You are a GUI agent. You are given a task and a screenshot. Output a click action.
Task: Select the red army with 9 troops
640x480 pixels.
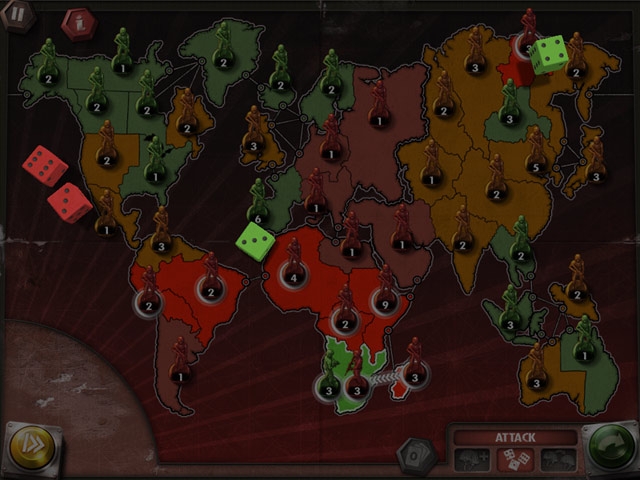[384, 299]
